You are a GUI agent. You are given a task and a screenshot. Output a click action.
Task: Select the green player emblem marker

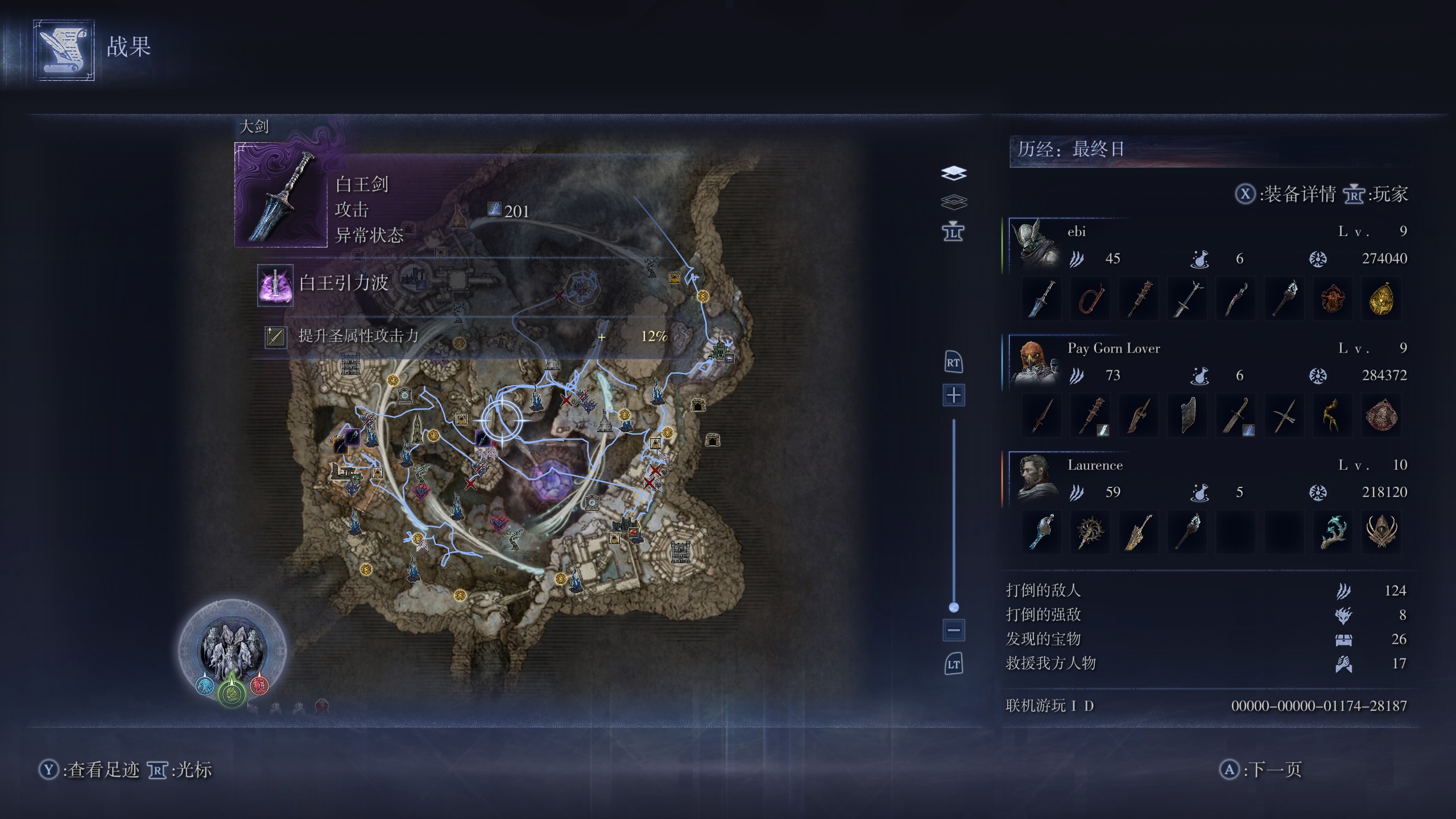(x=231, y=692)
